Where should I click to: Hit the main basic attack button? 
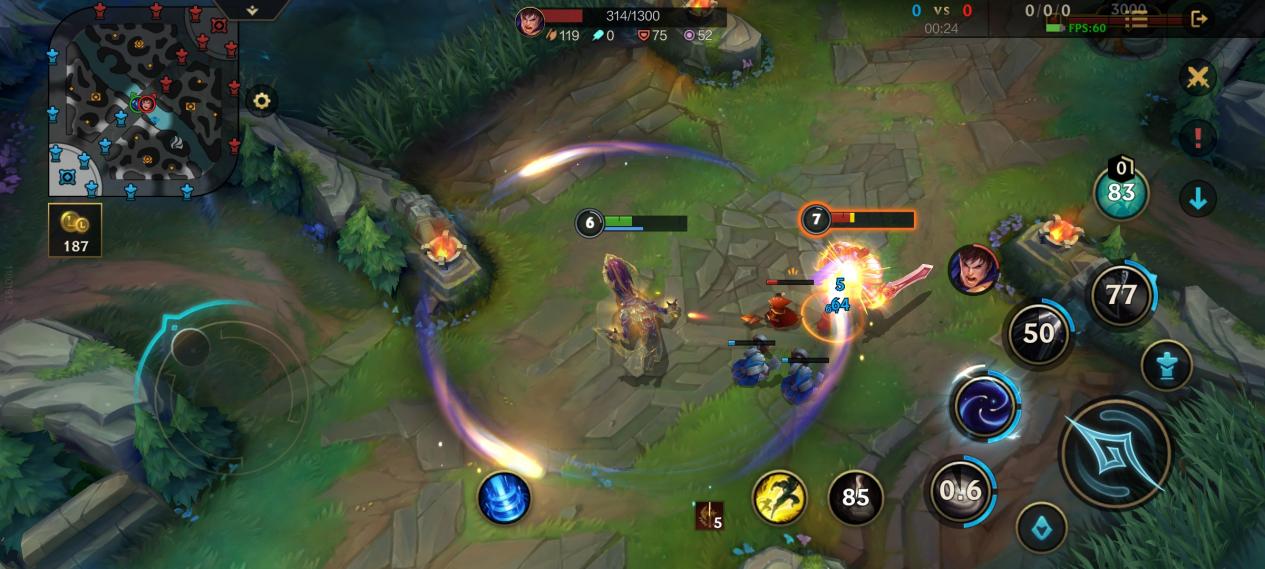click(x=1115, y=453)
